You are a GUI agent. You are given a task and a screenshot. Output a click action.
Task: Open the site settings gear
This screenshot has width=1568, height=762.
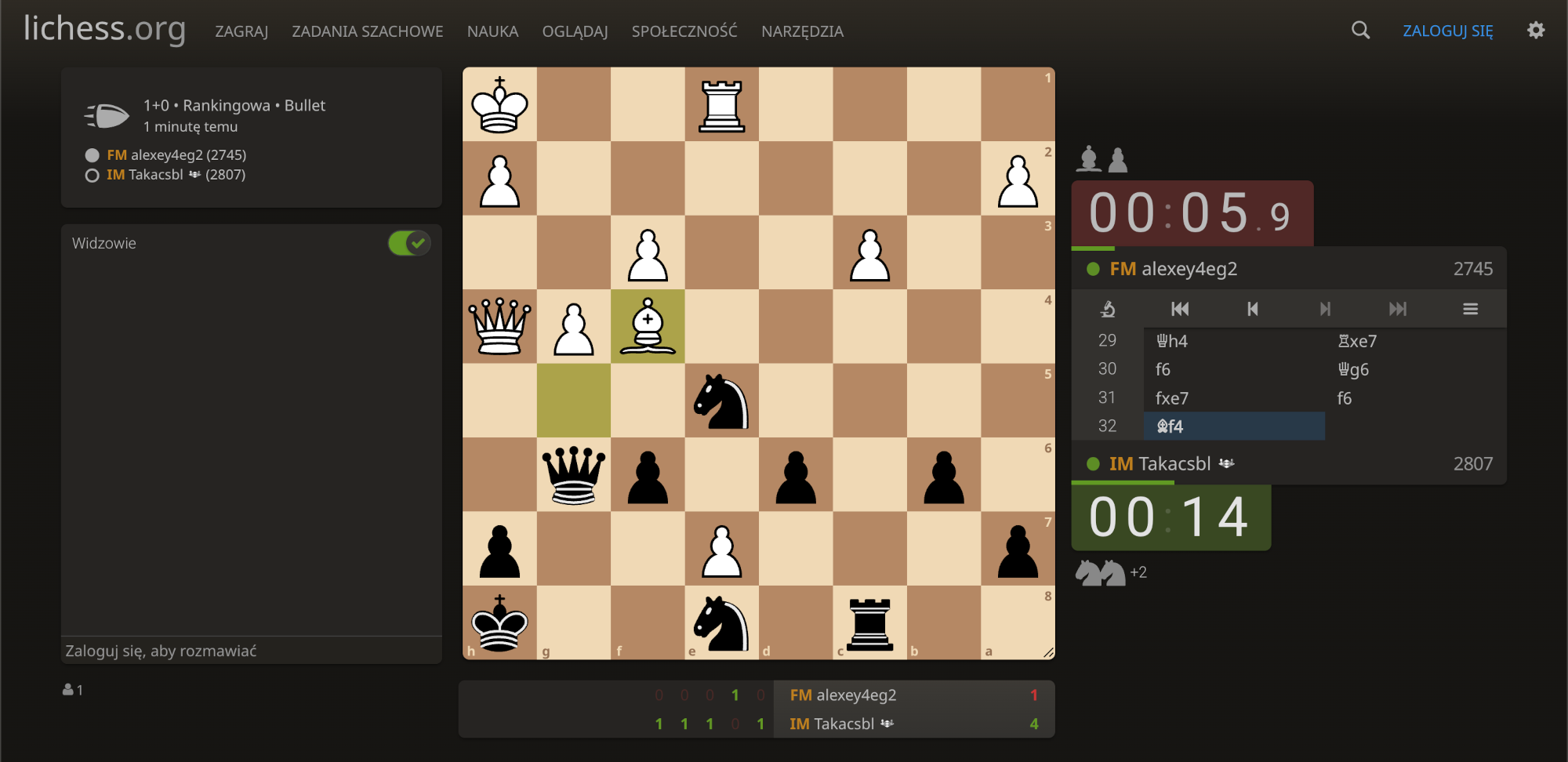[1536, 30]
